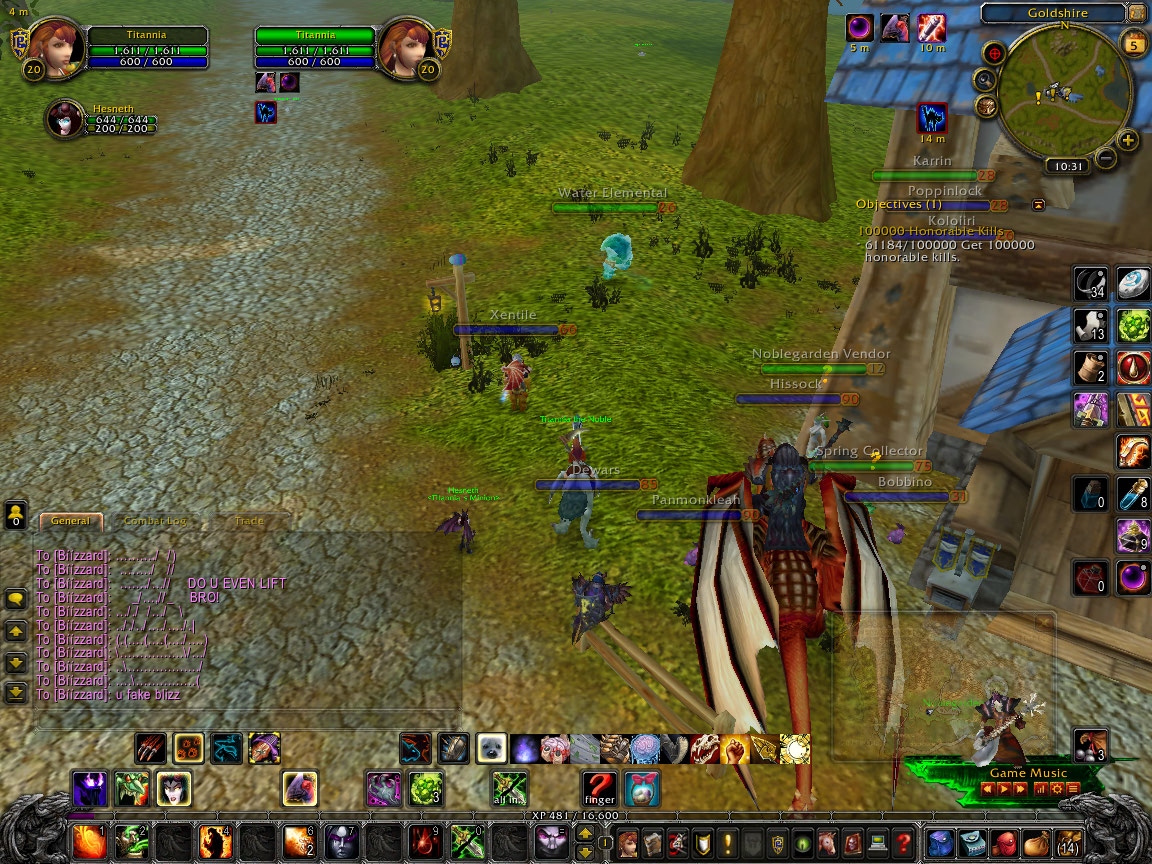Zoom out the minimap with the minus button

tap(1105, 157)
